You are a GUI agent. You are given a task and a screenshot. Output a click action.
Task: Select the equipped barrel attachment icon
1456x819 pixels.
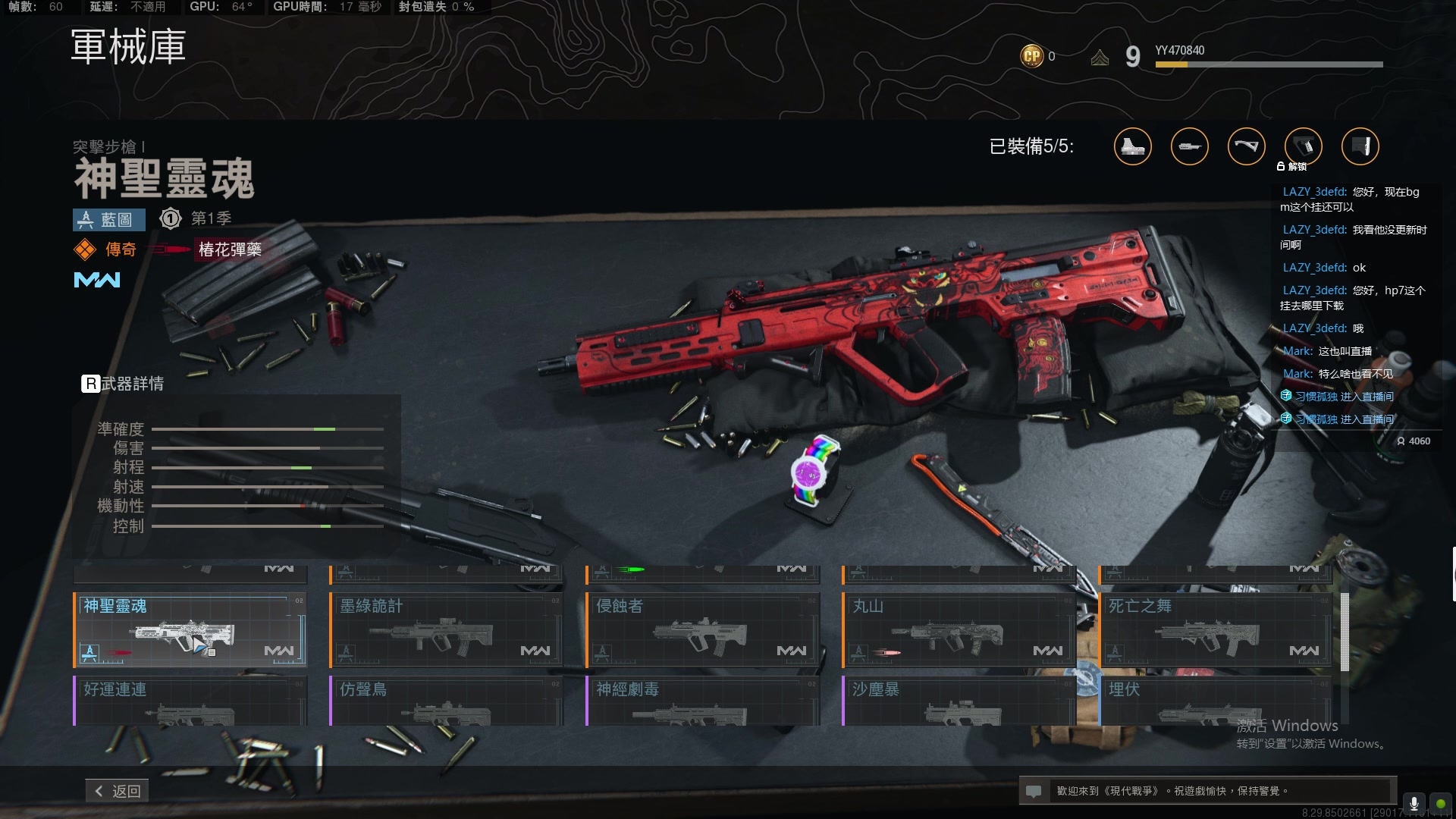pyautogui.click(x=1189, y=146)
